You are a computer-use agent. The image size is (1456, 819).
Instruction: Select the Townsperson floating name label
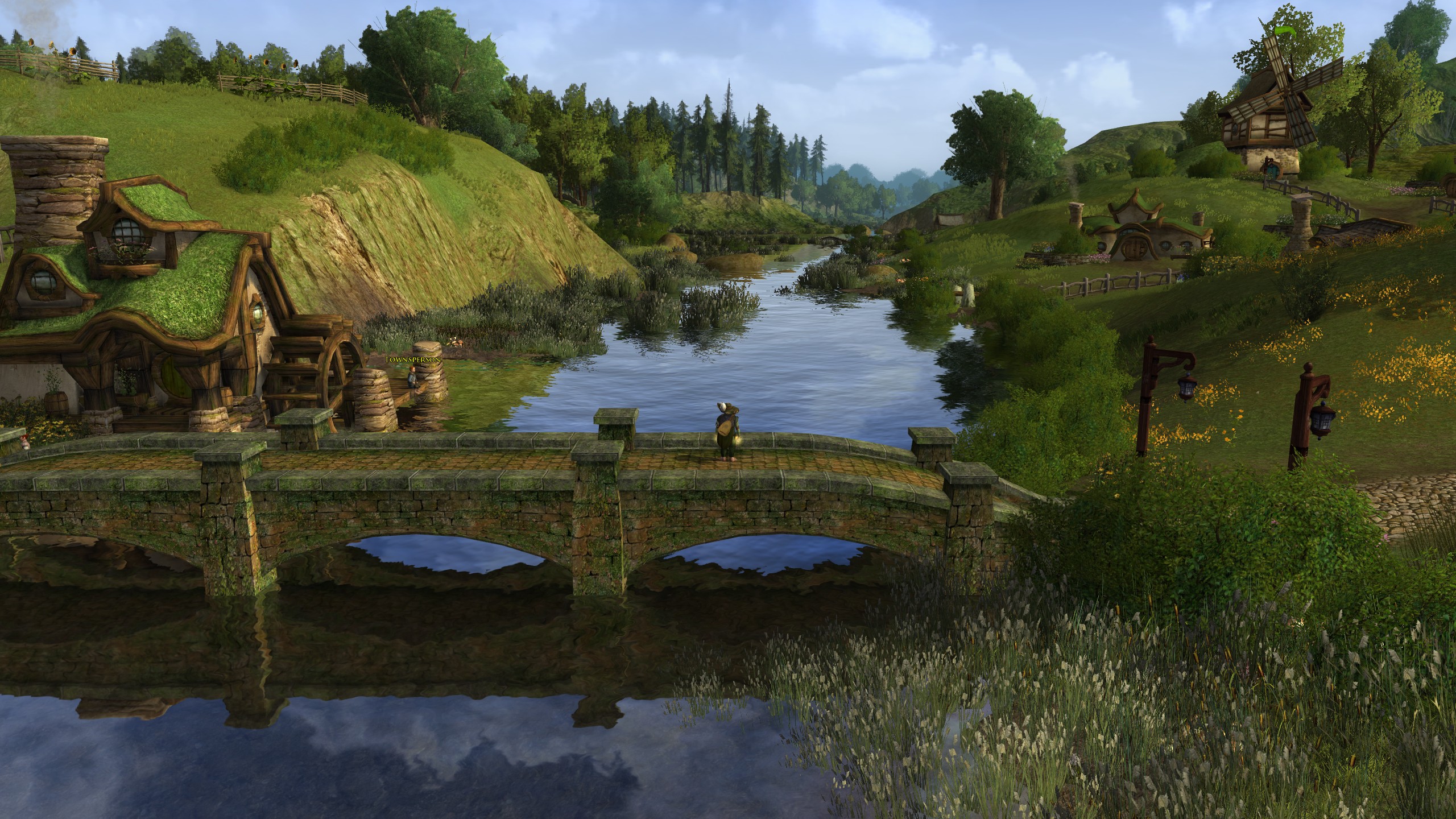412,360
